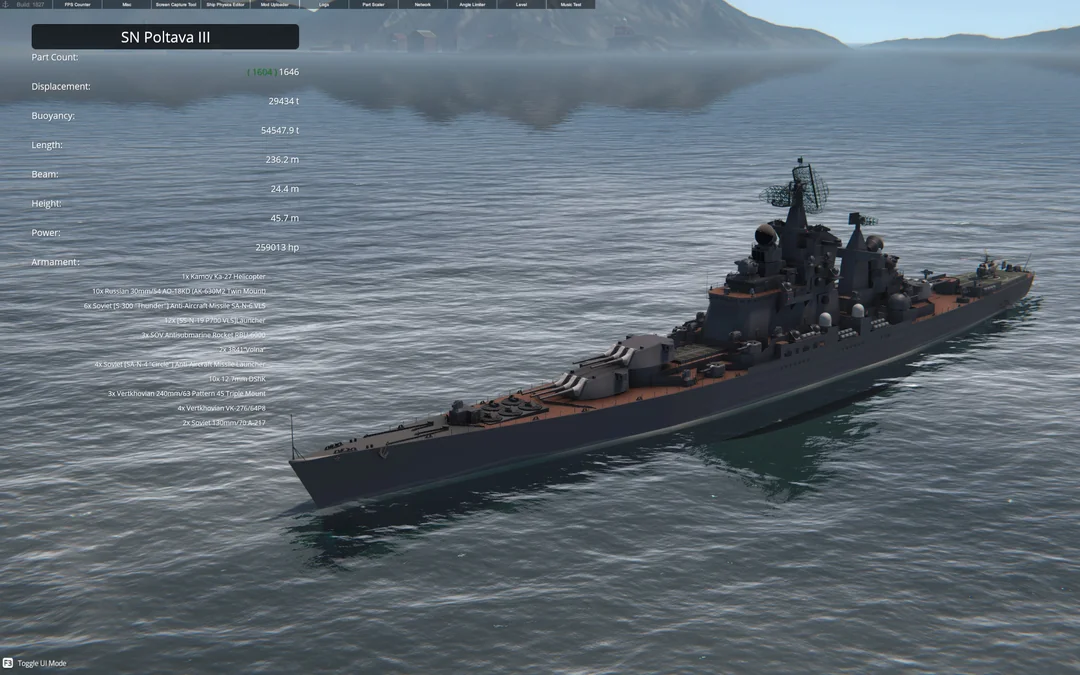Viewport: 1080px width, 675px height.
Task: Open the Ship Physics Editor
Action: pyautogui.click(x=225, y=5)
